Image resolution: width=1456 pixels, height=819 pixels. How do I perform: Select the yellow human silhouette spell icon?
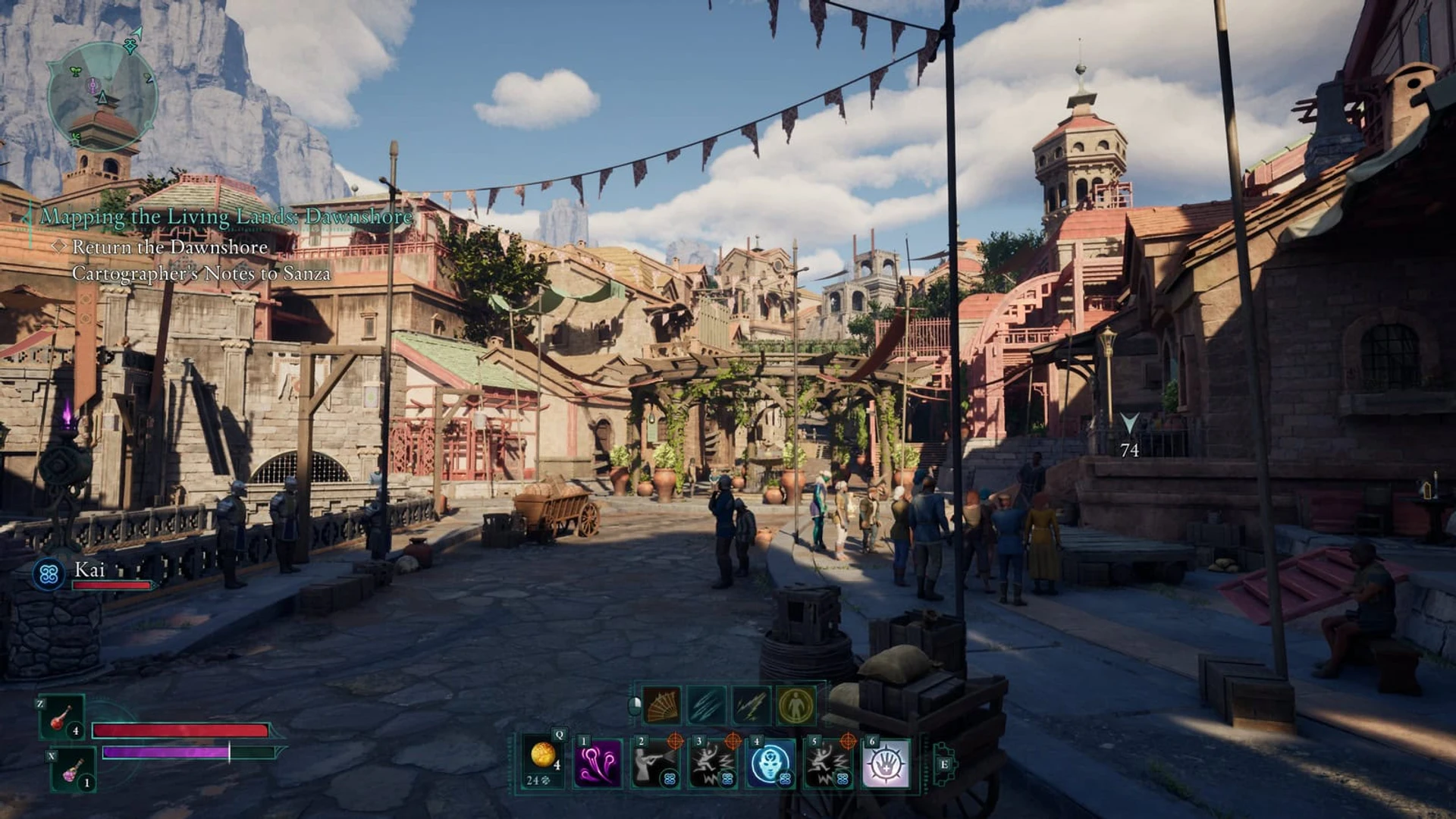796,706
